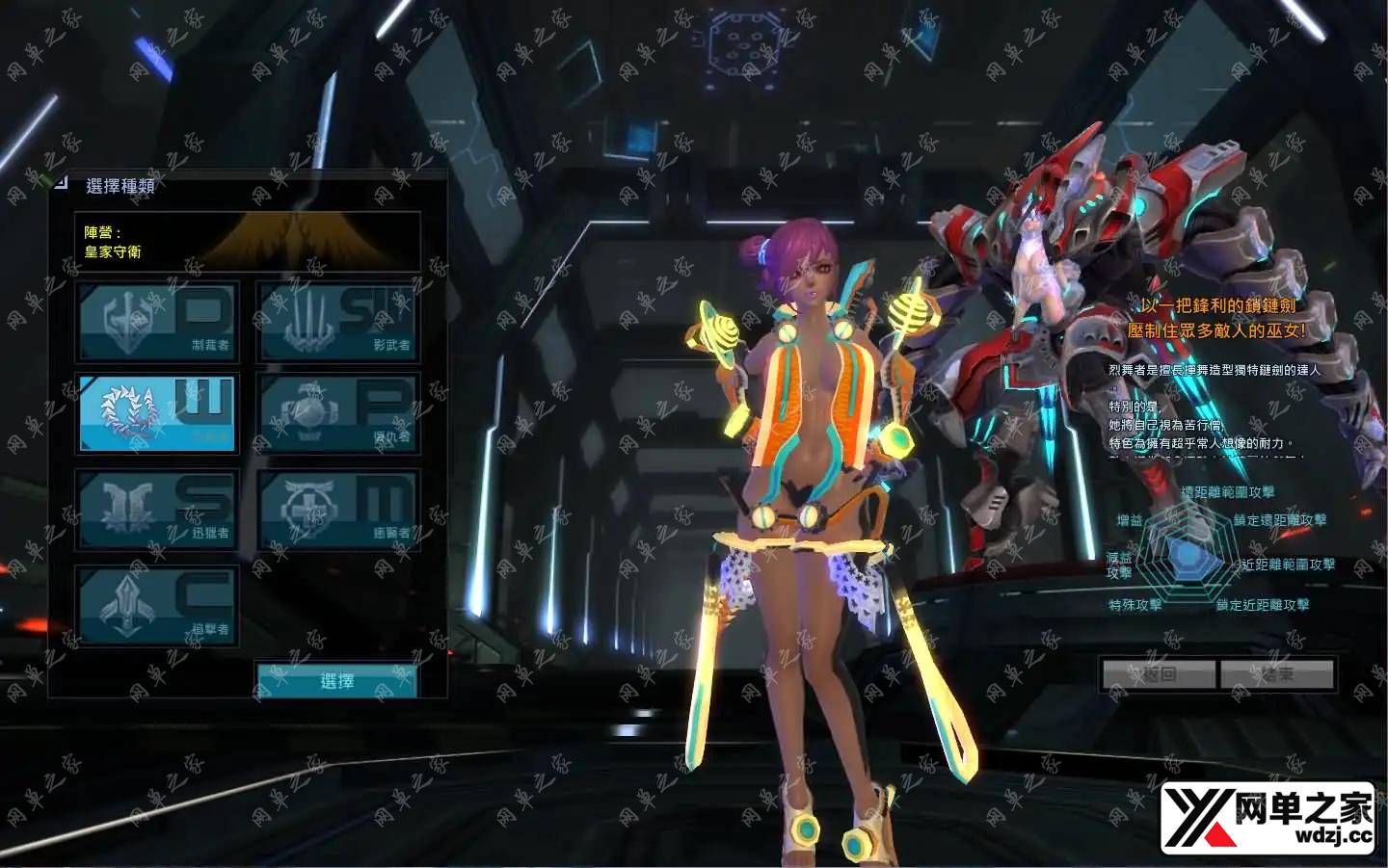Pick the 影武者 class with claw emblem
The image size is (1388, 868).
pyautogui.click(x=338, y=321)
